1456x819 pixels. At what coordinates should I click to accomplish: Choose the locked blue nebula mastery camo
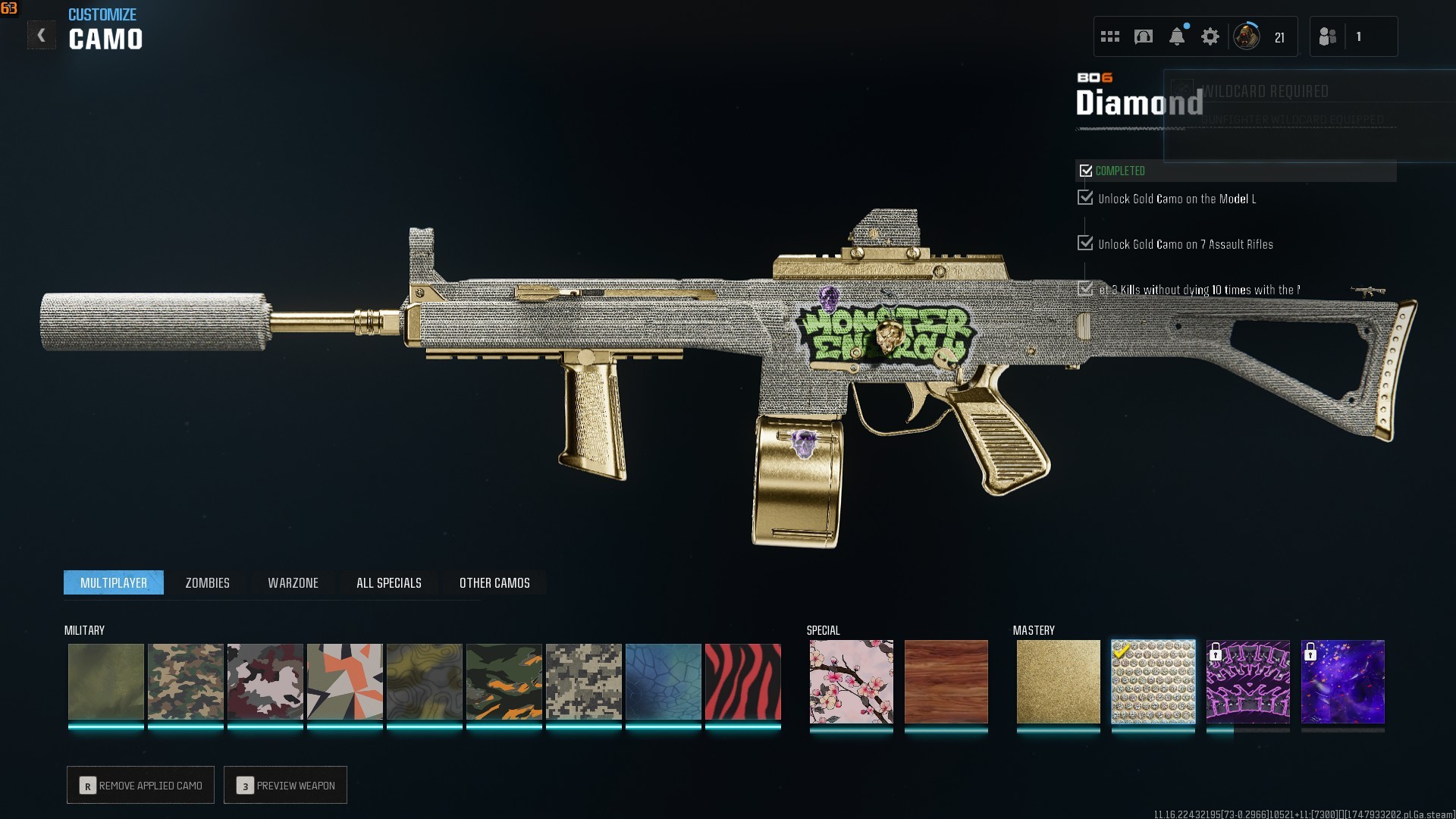tap(1342, 681)
